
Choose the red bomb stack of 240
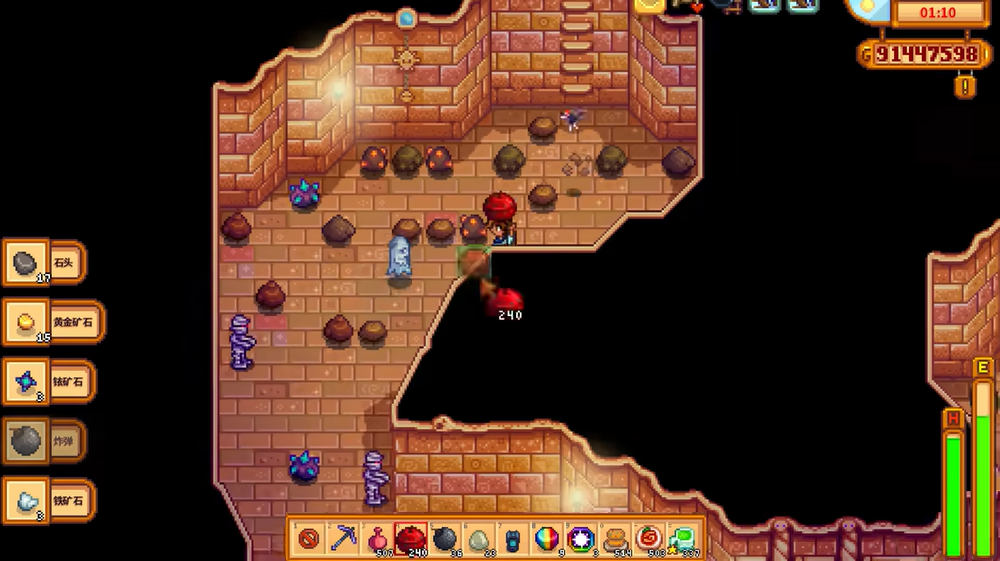tap(411, 539)
